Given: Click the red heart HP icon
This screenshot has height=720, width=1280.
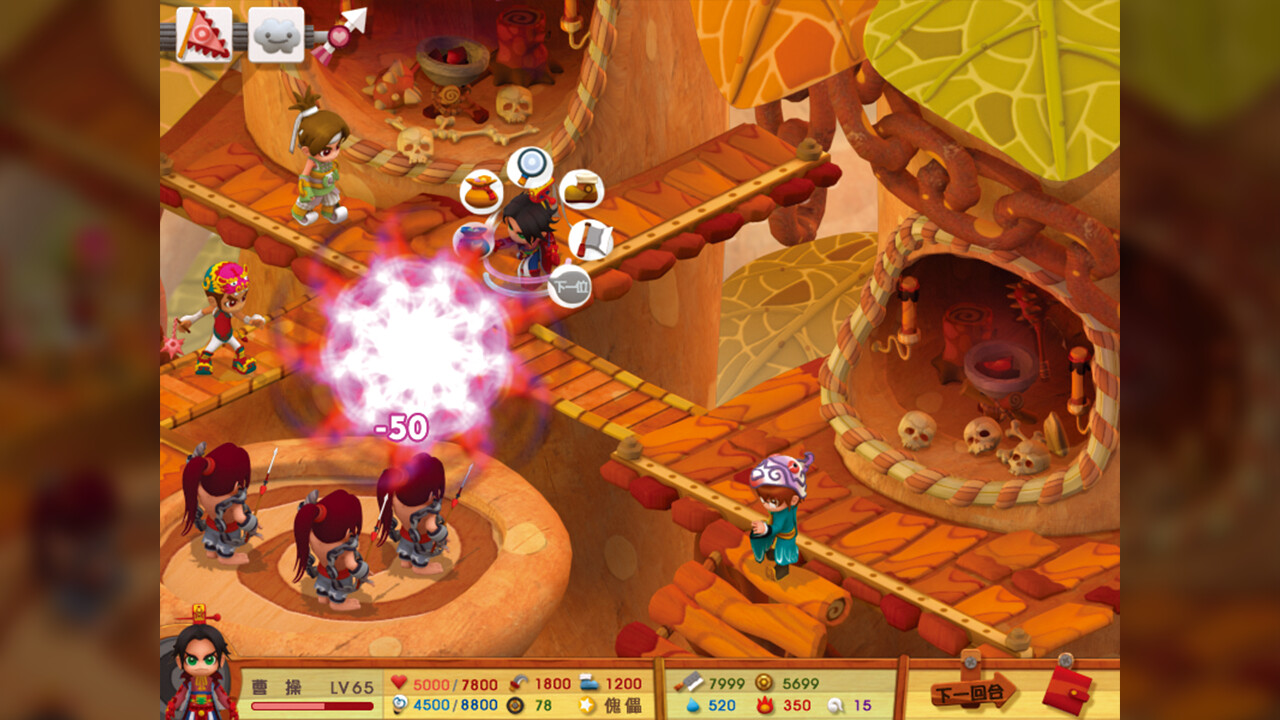Looking at the screenshot, I should [399, 682].
